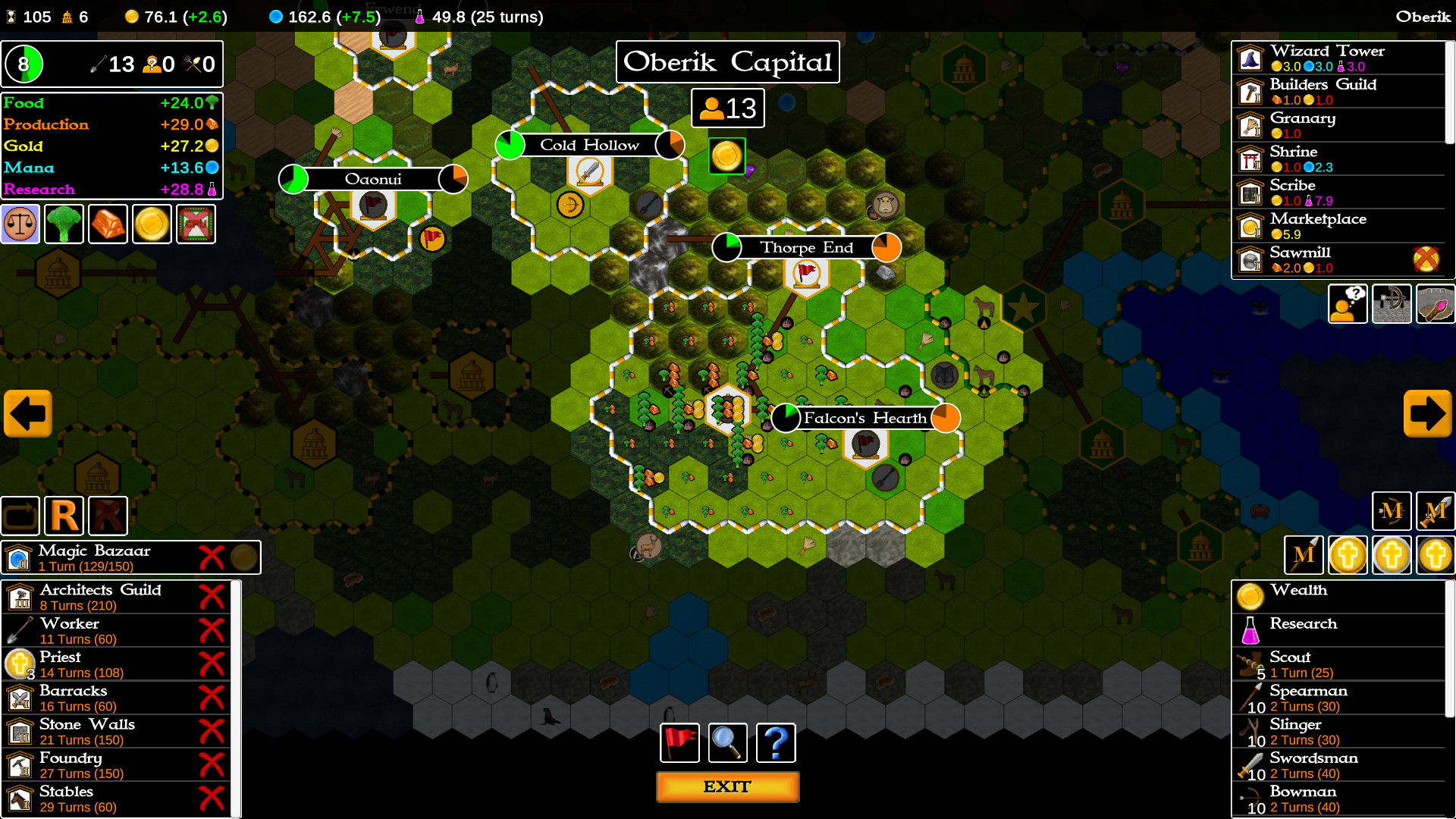The height and width of the screenshot is (819, 1456).
Task: Open the question mark help icon
Action: click(775, 742)
